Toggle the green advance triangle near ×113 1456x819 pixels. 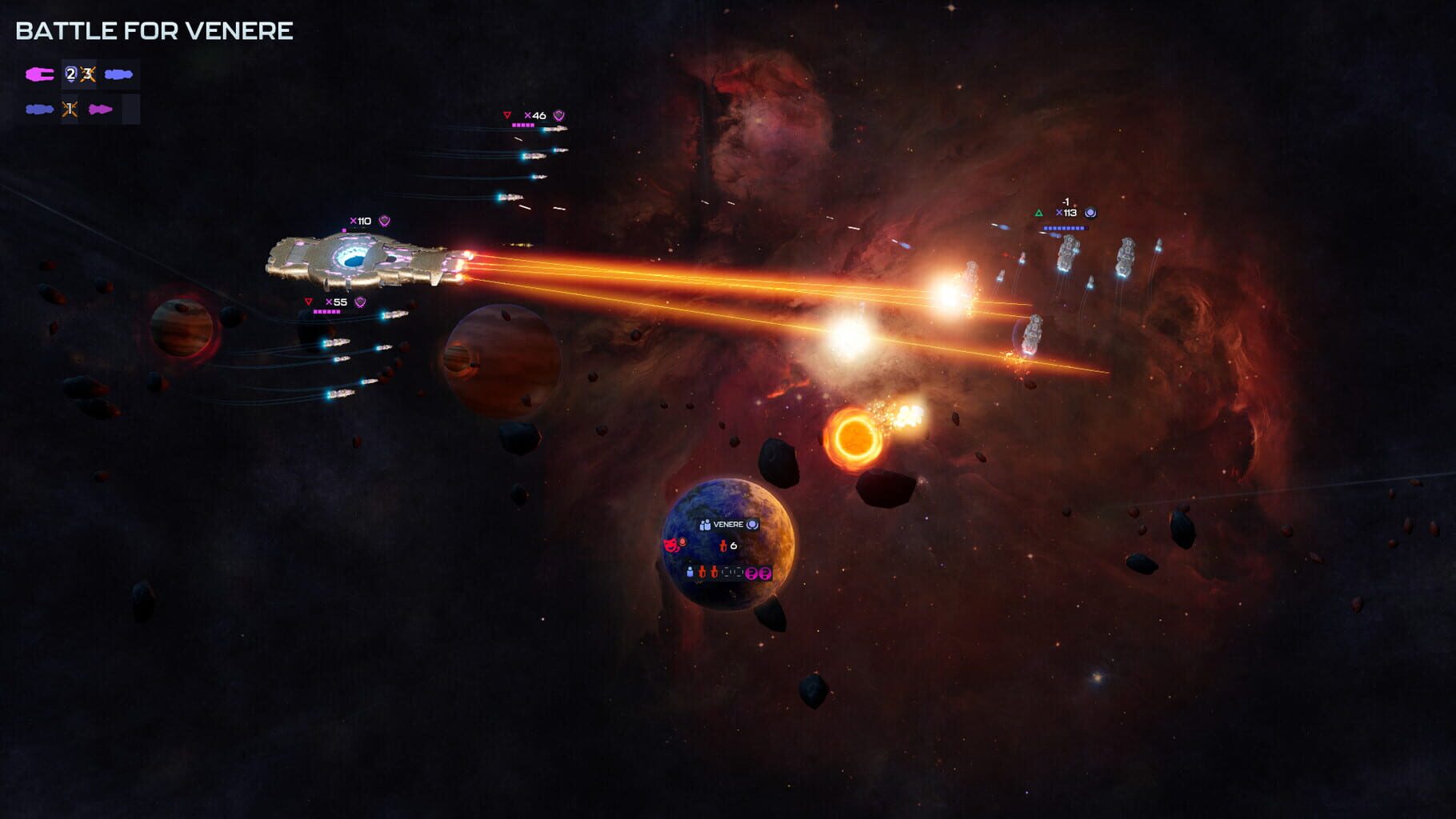1038,213
